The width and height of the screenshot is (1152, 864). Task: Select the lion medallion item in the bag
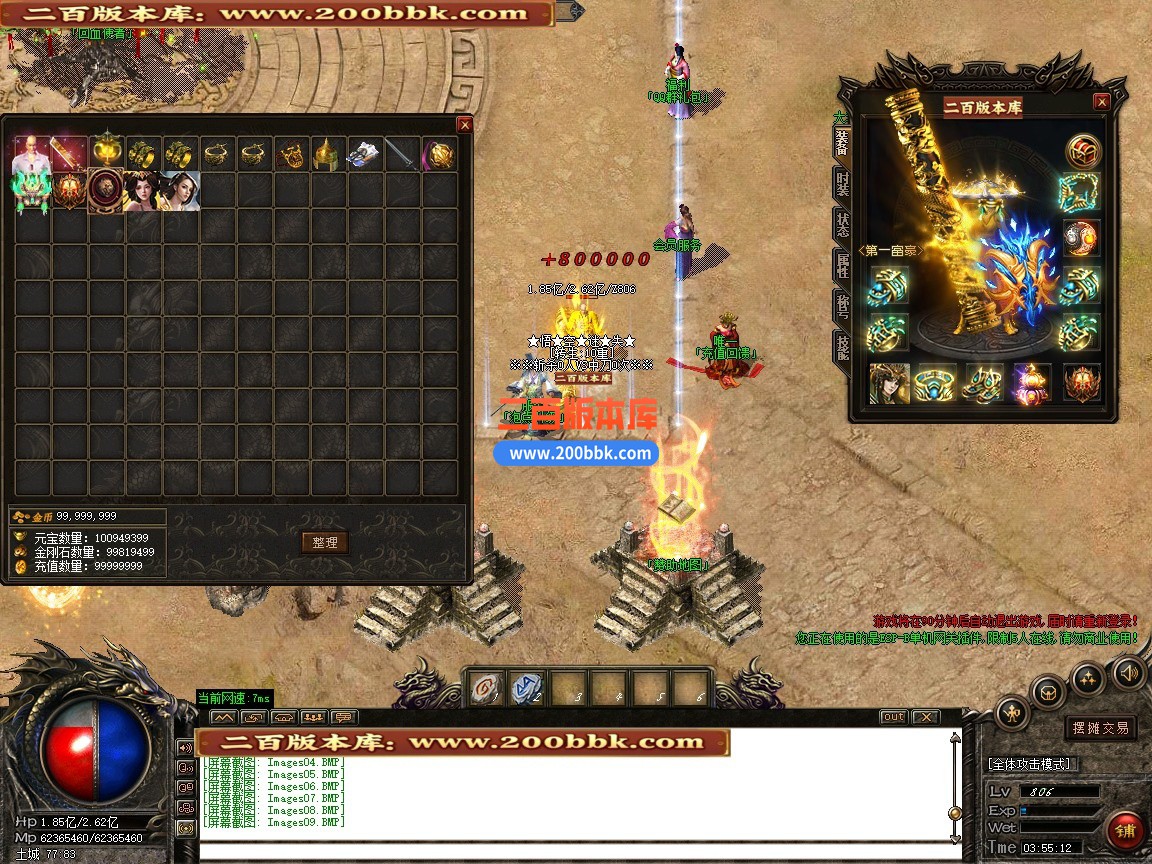pos(106,191)
